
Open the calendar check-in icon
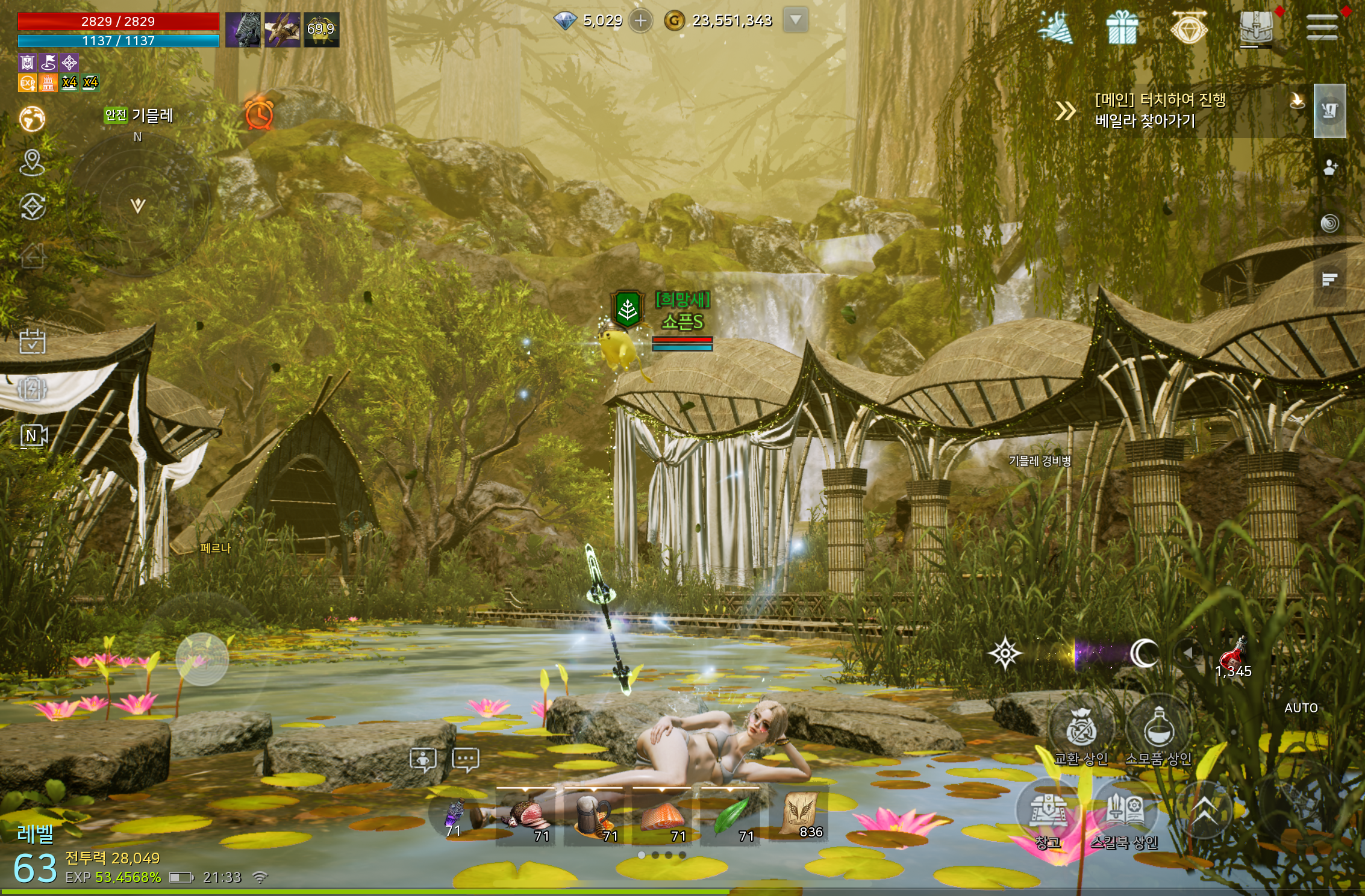pos(32,341)
